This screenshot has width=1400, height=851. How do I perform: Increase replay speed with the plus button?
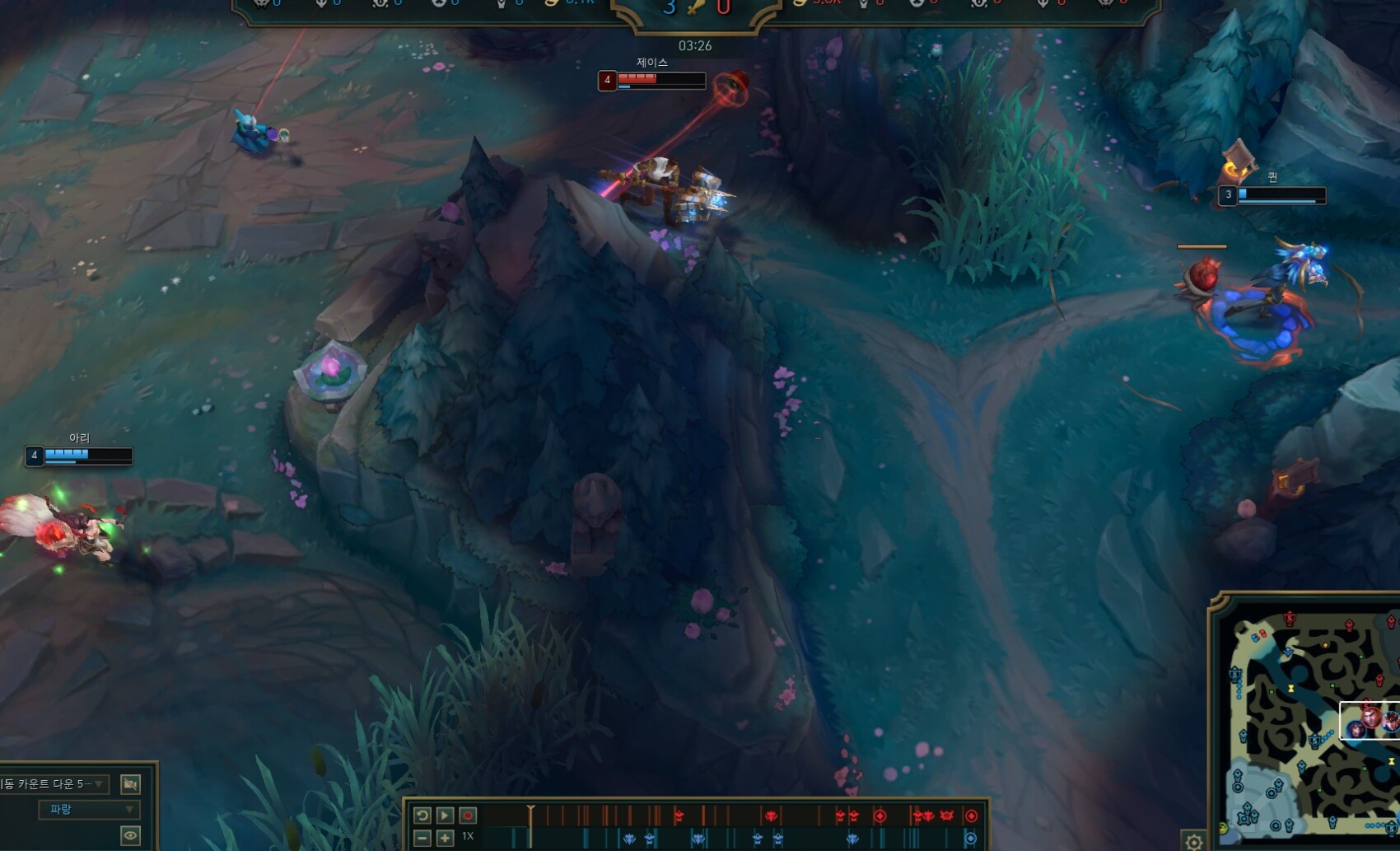[x=445, y=838]
